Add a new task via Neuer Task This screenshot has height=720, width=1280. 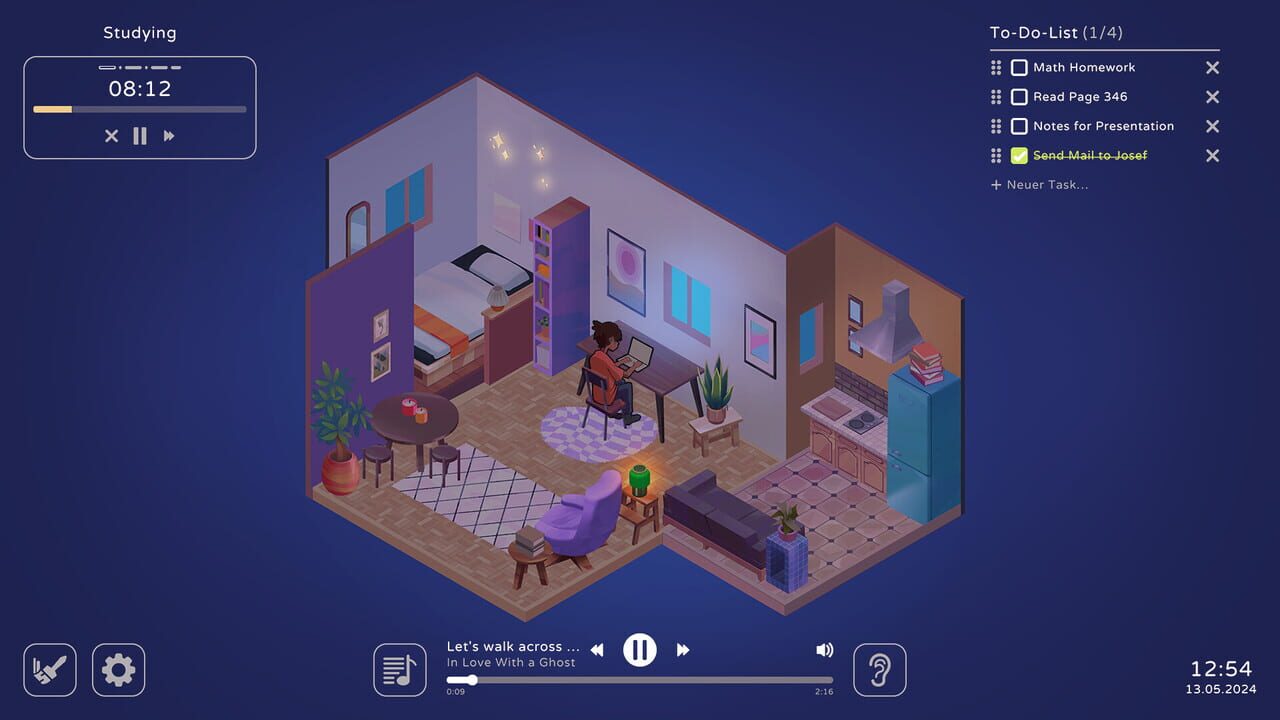point(1040,184)
